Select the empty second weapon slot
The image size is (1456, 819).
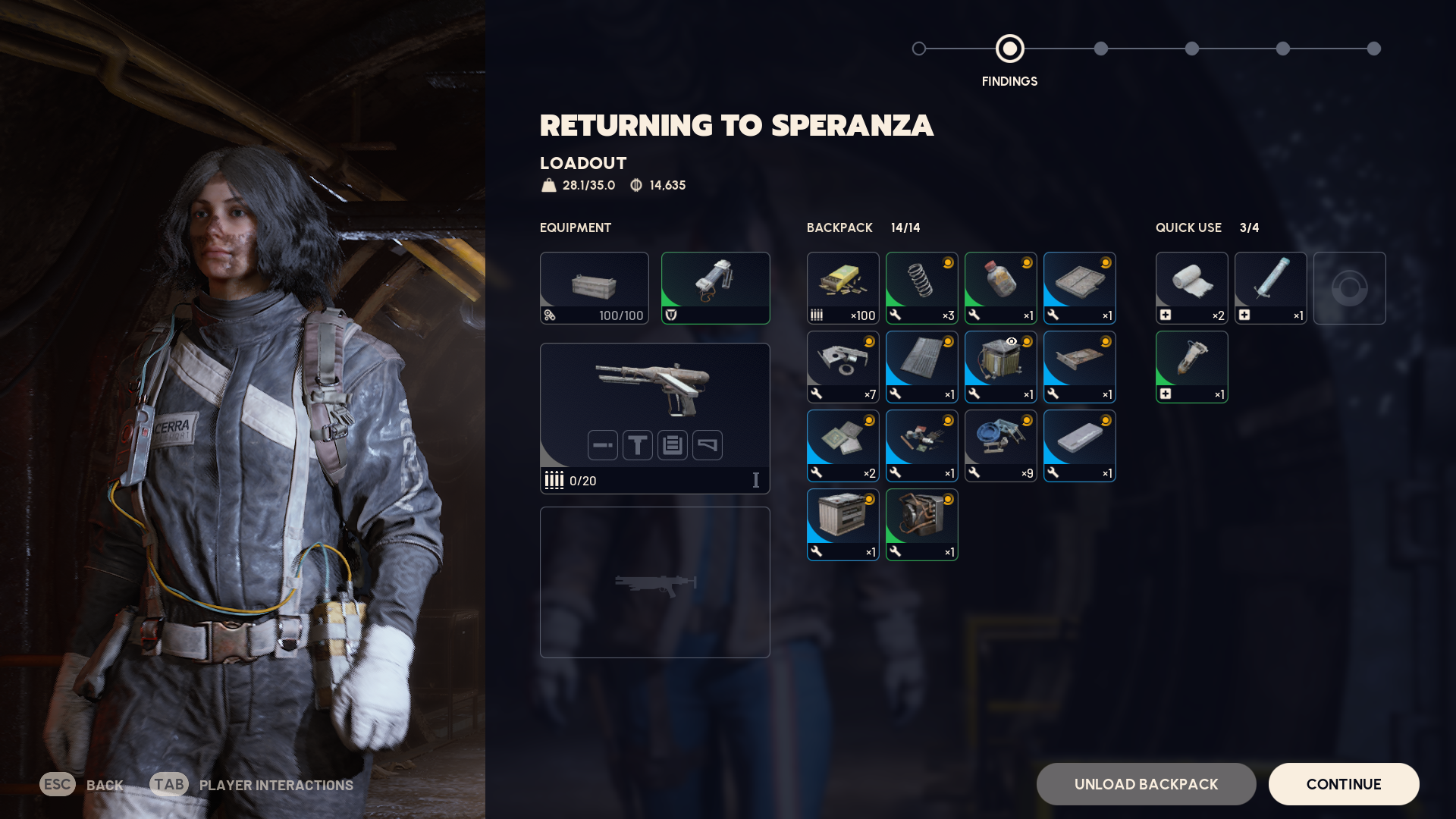654,582
